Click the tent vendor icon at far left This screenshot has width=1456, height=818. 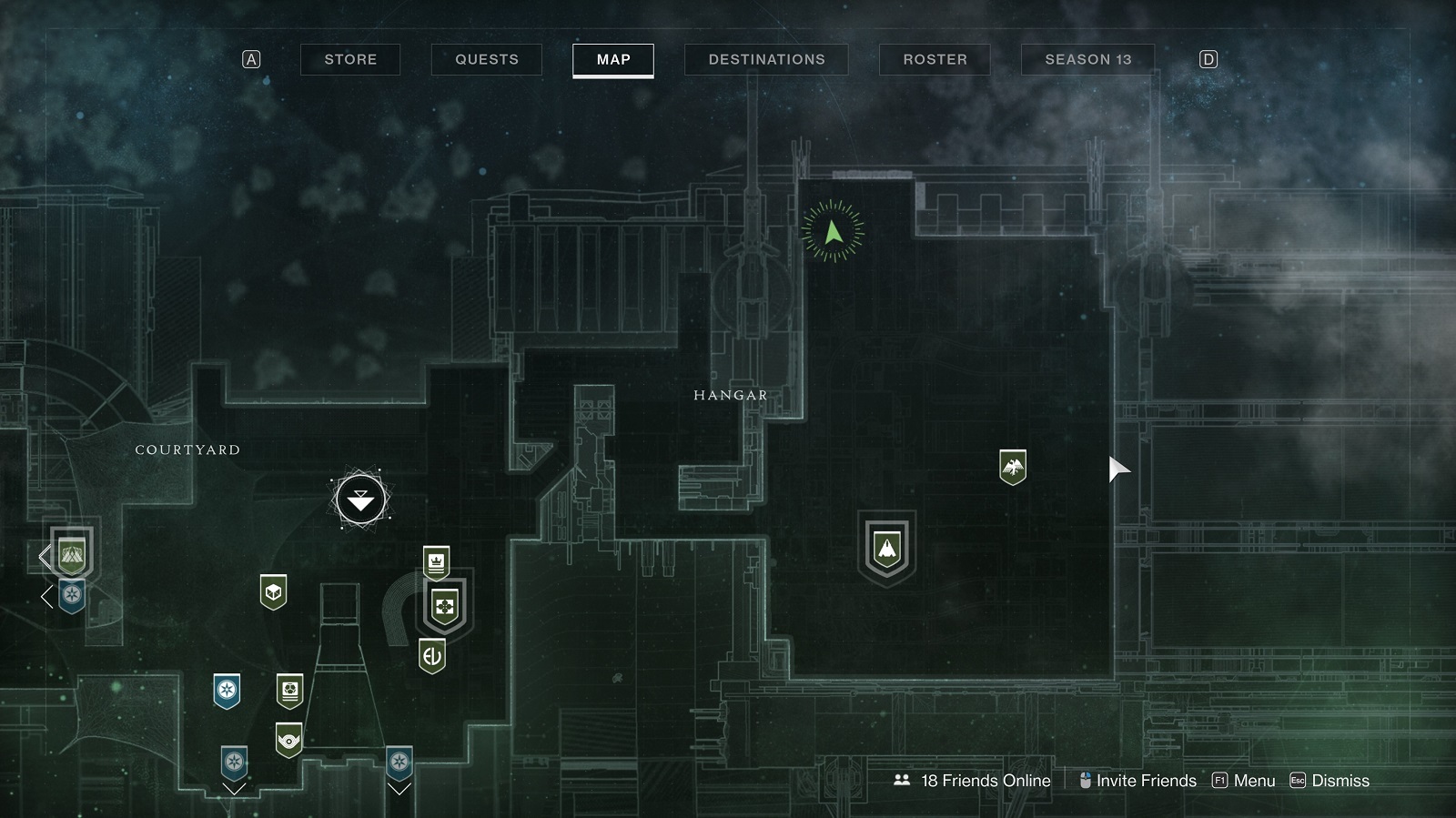[73, 554]
